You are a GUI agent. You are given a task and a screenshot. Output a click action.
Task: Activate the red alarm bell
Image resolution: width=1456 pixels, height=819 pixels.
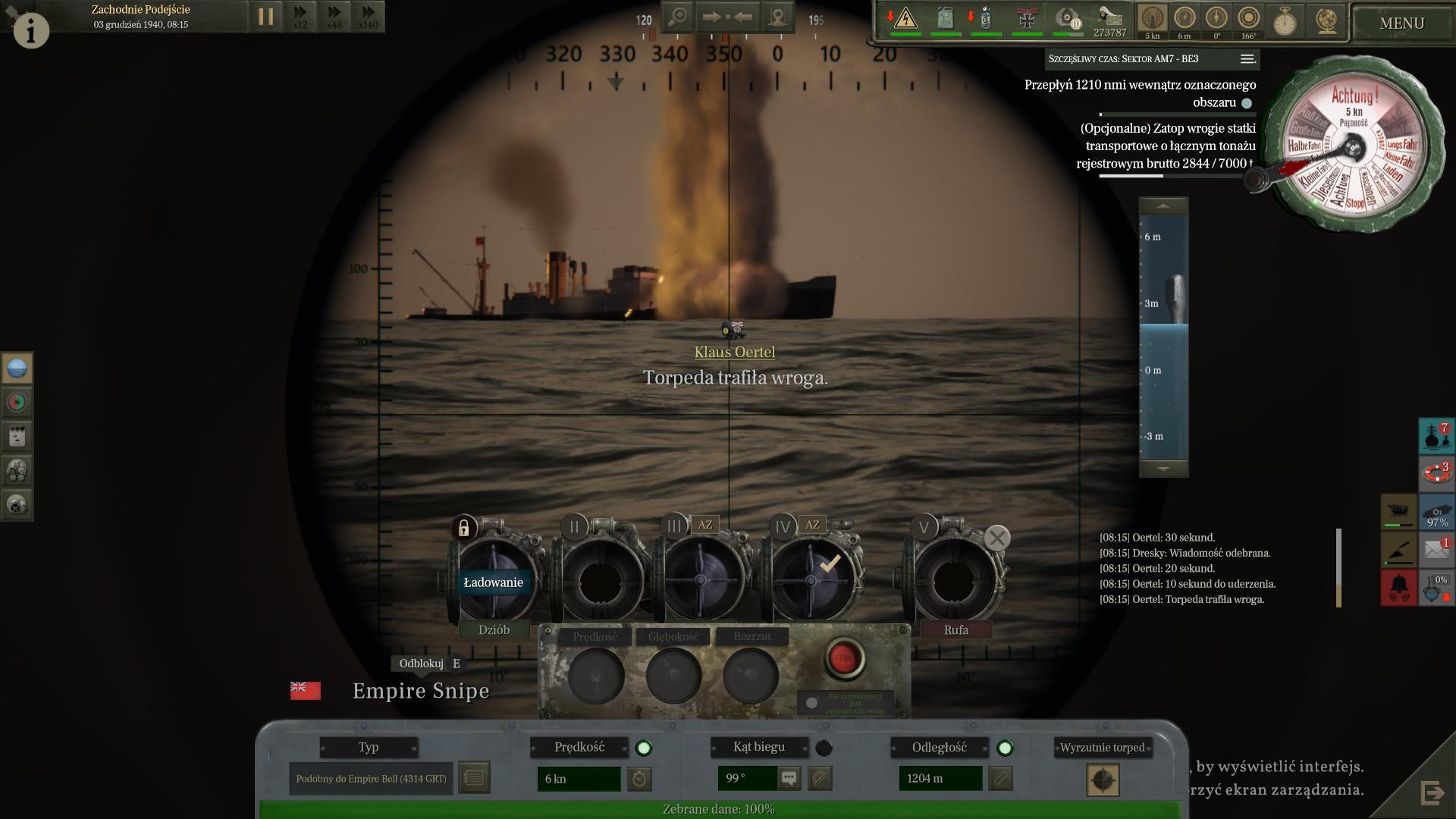coord(1398,588)
